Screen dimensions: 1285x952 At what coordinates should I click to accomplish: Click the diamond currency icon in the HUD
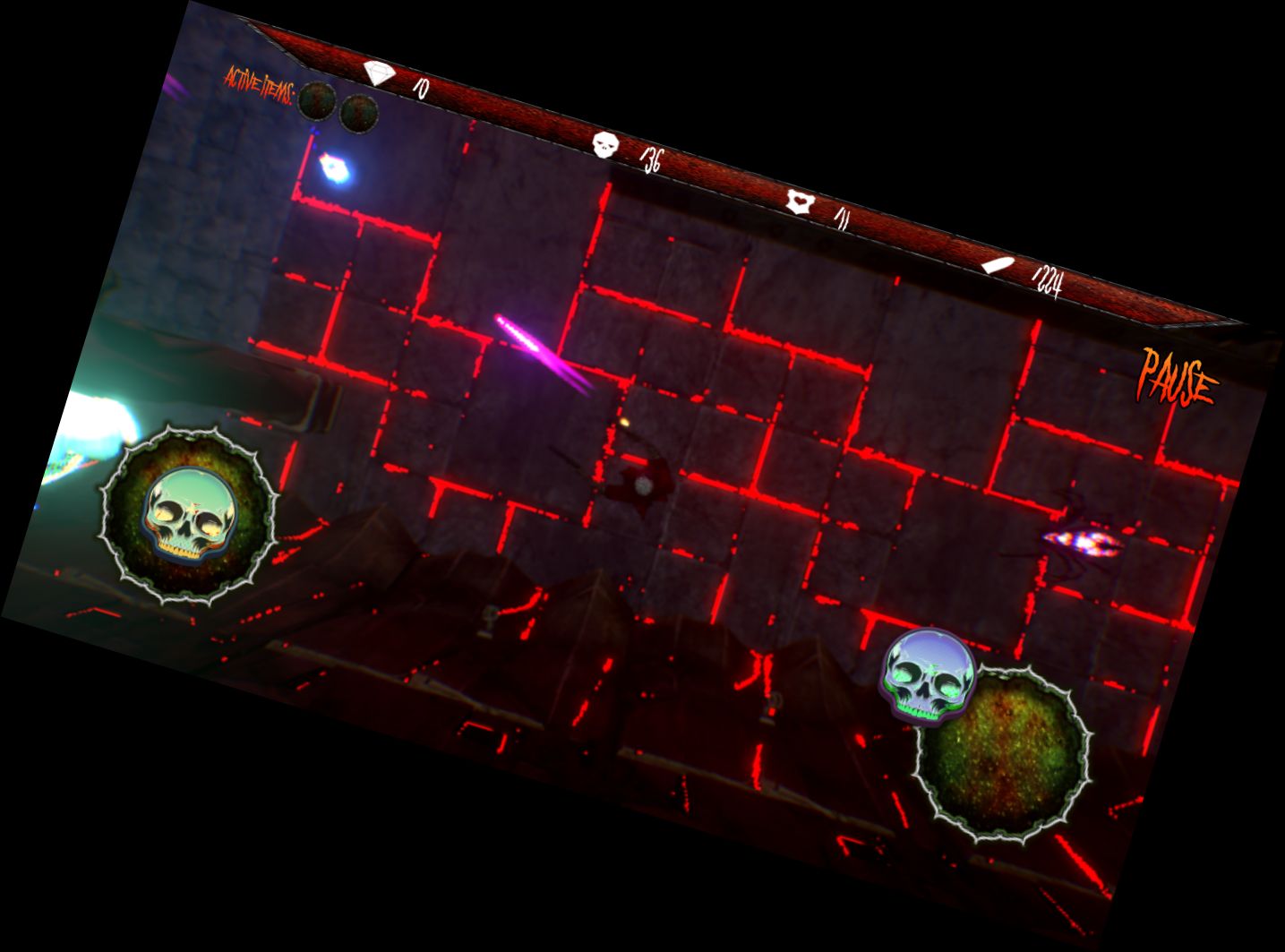377,72
